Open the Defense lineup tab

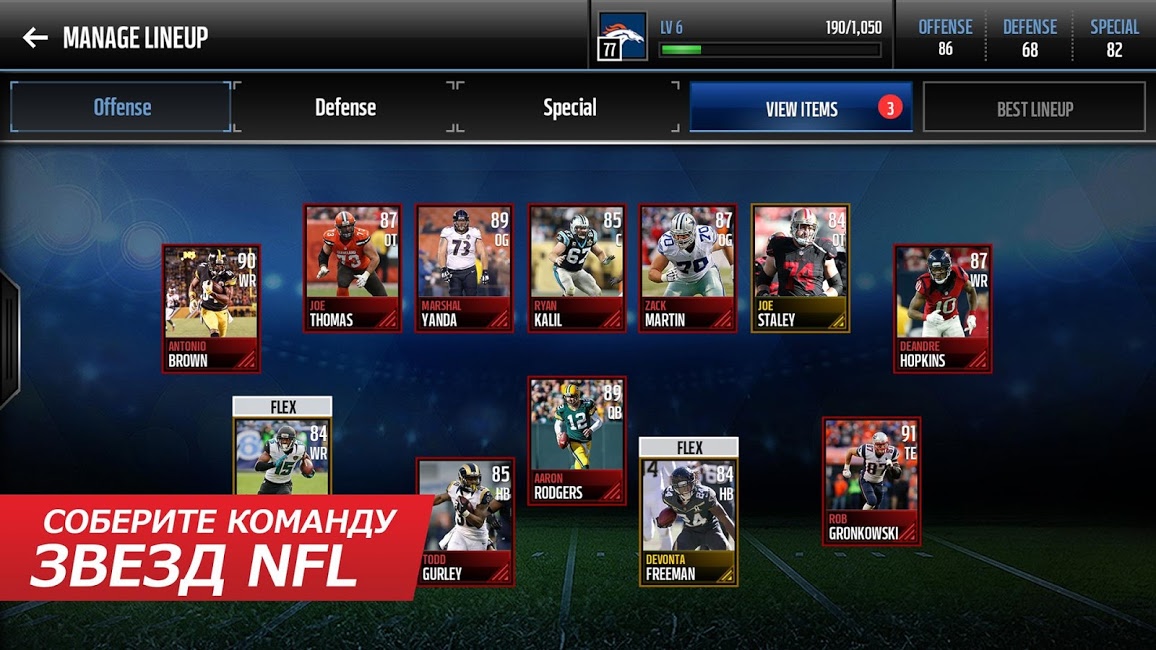pos(345,107)
